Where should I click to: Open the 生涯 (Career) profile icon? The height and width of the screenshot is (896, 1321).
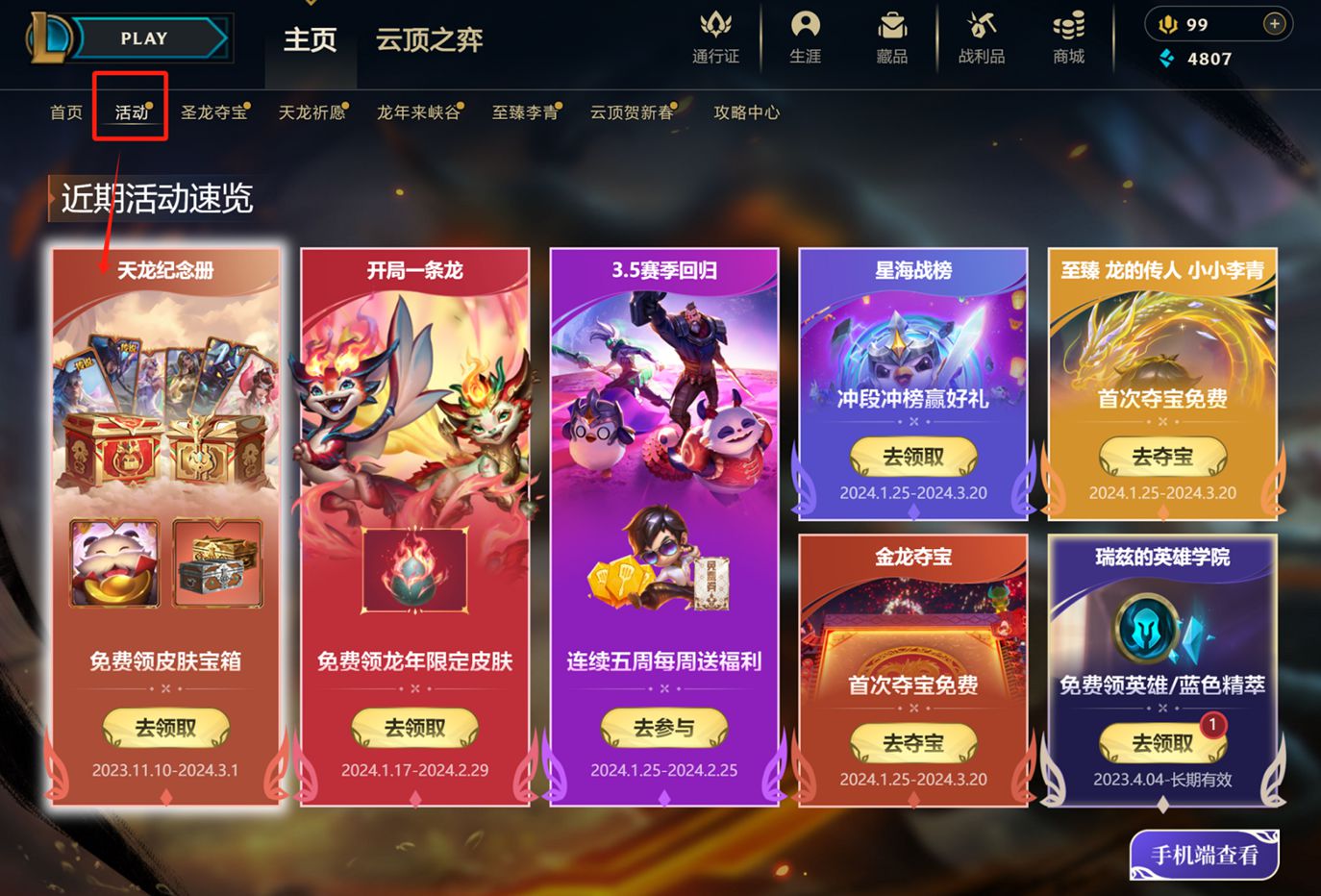pyautogui.click(x=805, y=38)
